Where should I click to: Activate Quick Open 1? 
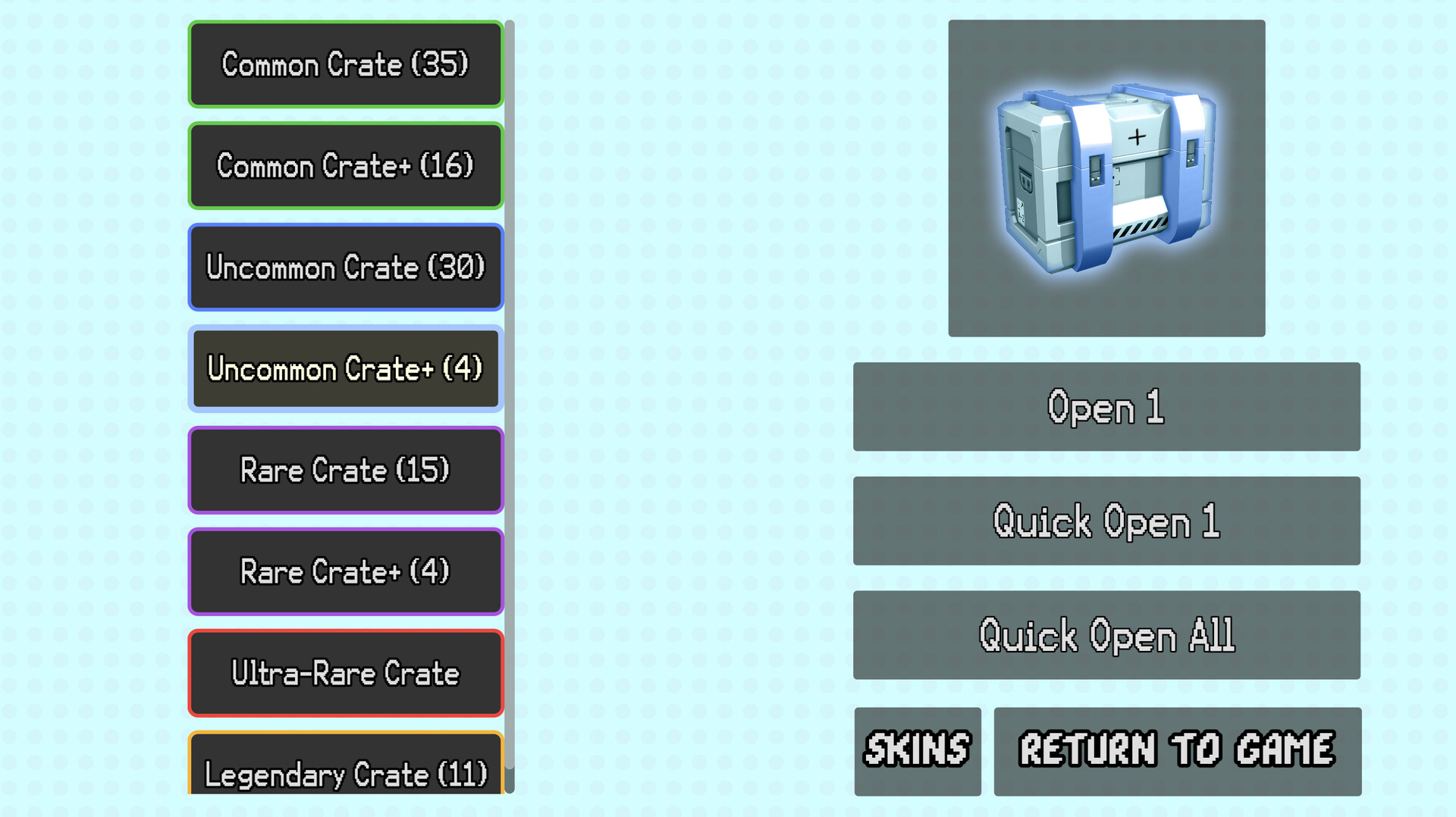point(1106,521)
